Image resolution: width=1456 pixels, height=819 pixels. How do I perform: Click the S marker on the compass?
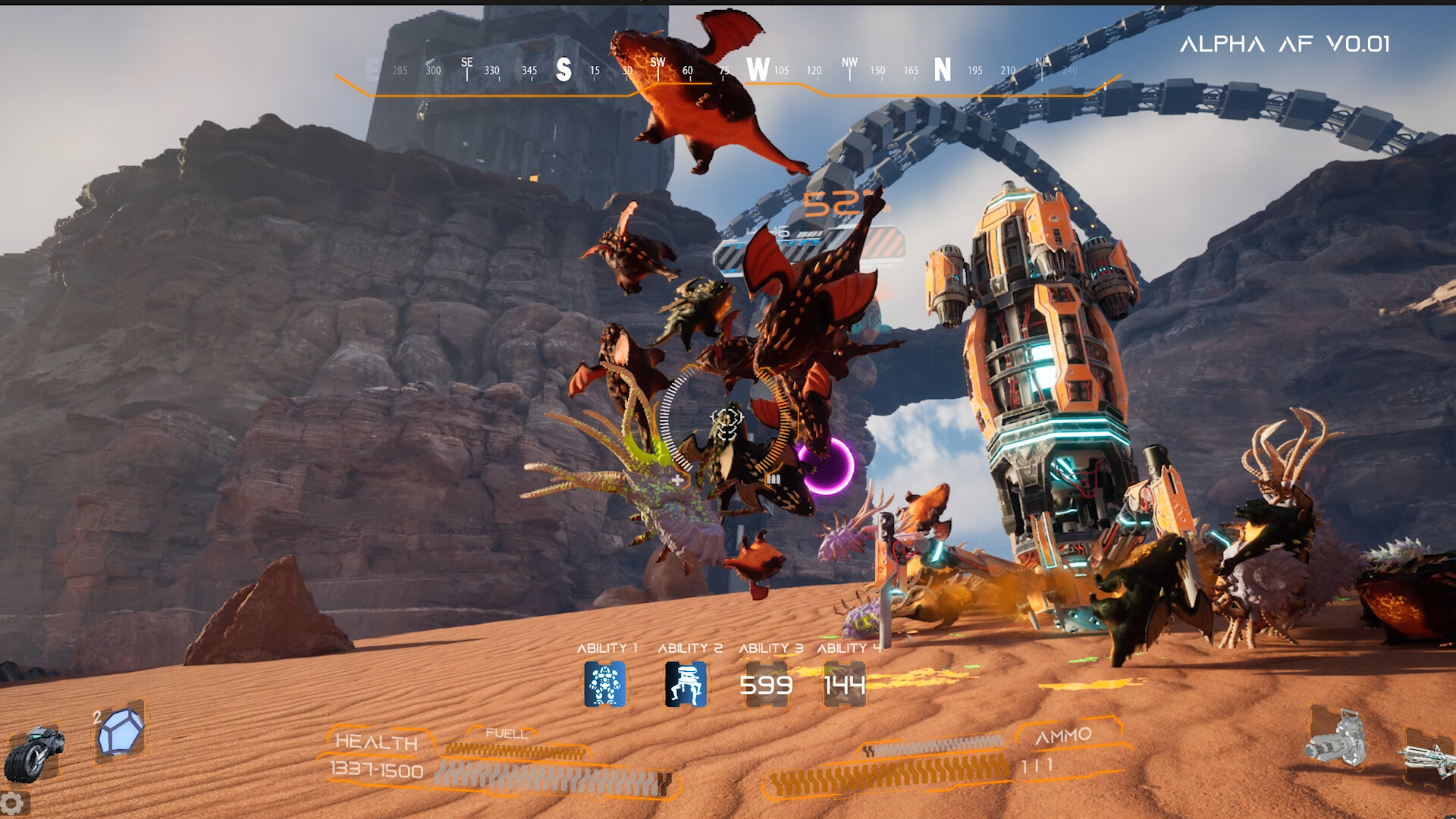[563, 69]
